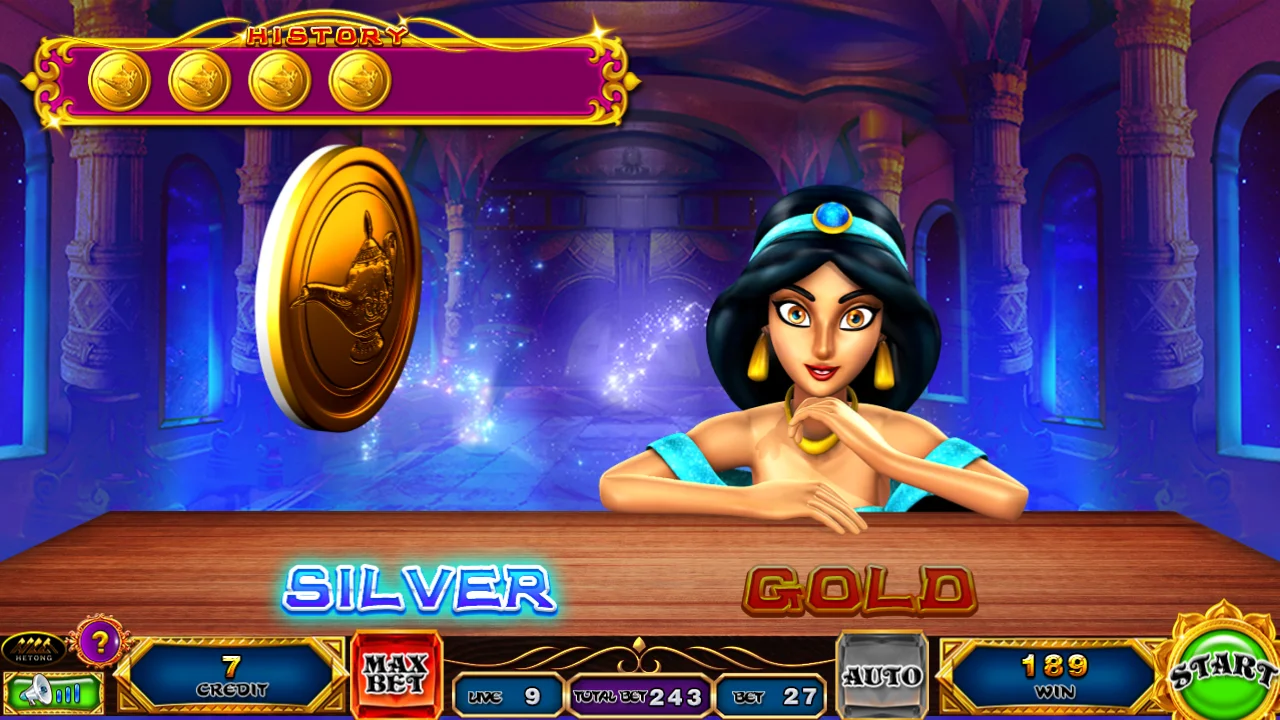Adjust the LINE count panel

coord(508,696)
